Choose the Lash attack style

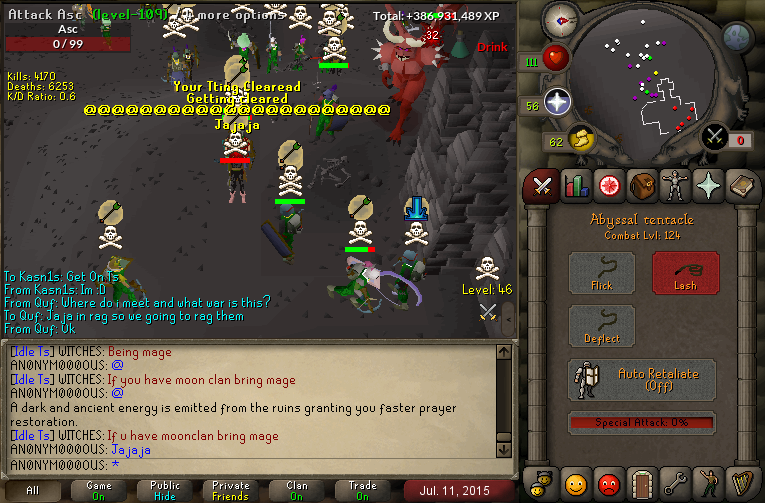point(685,273)
